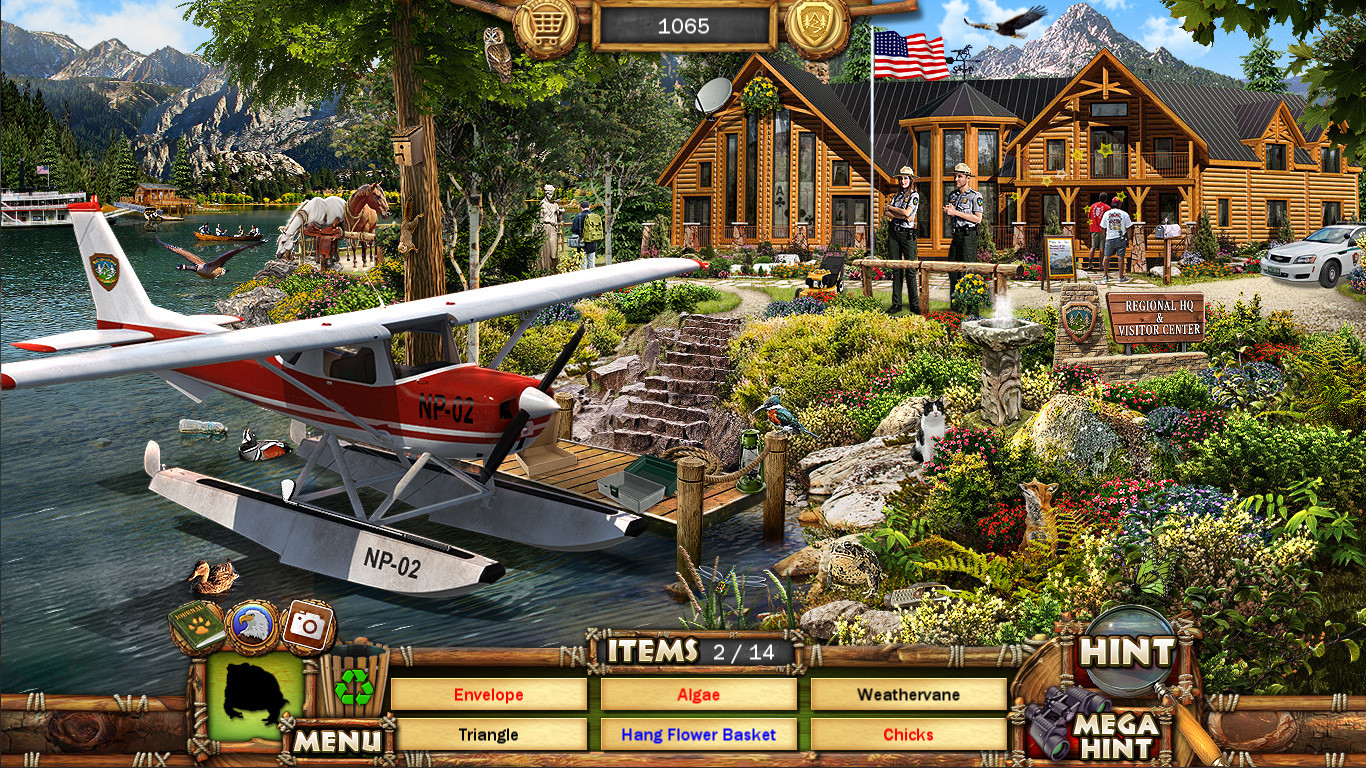Select Weathervane from the item list
The image size is (1366, 768).
pyautogui.click(x=908, y=694)
